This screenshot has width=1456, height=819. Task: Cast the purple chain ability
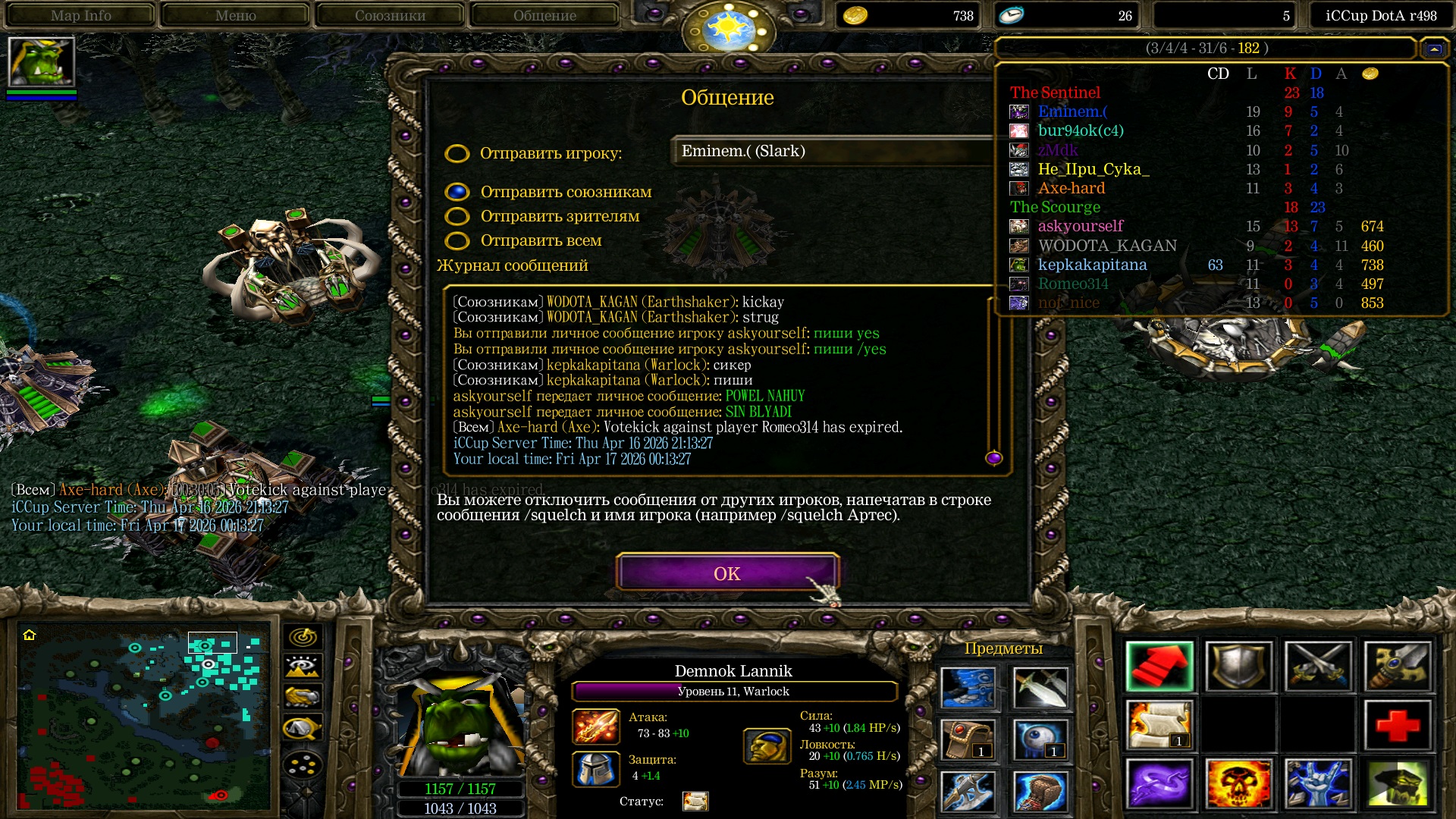pos(1159,783)
